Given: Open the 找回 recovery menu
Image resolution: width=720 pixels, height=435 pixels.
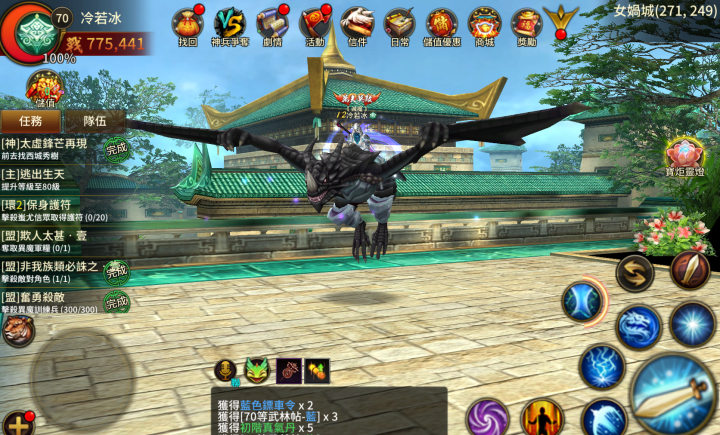Looking at the screenshot, I should tap(188, 24).
